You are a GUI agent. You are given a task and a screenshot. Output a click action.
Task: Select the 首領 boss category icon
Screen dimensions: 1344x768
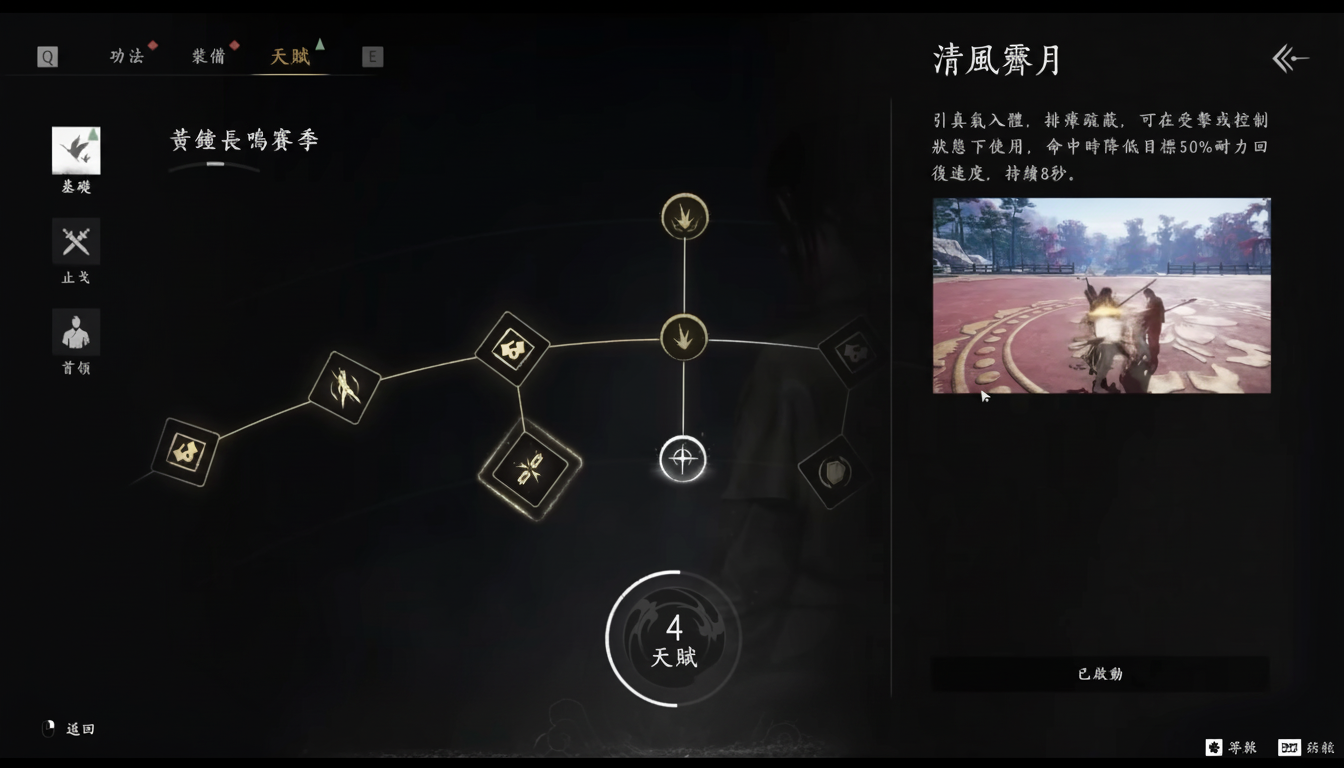[75, 331]
